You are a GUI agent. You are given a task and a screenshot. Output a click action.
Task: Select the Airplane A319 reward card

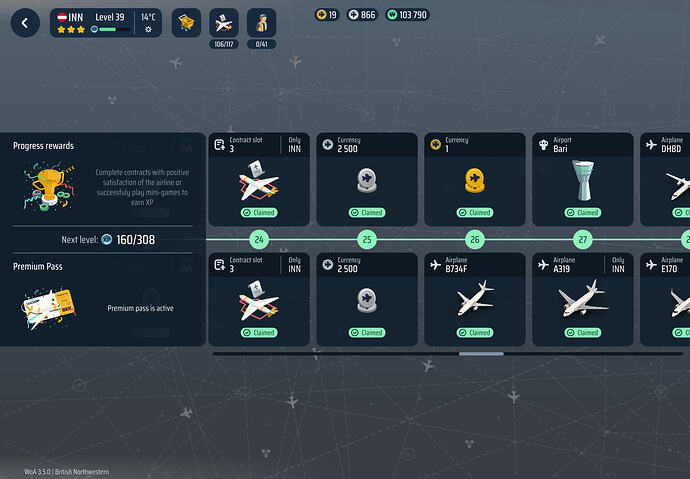[583, 298]
